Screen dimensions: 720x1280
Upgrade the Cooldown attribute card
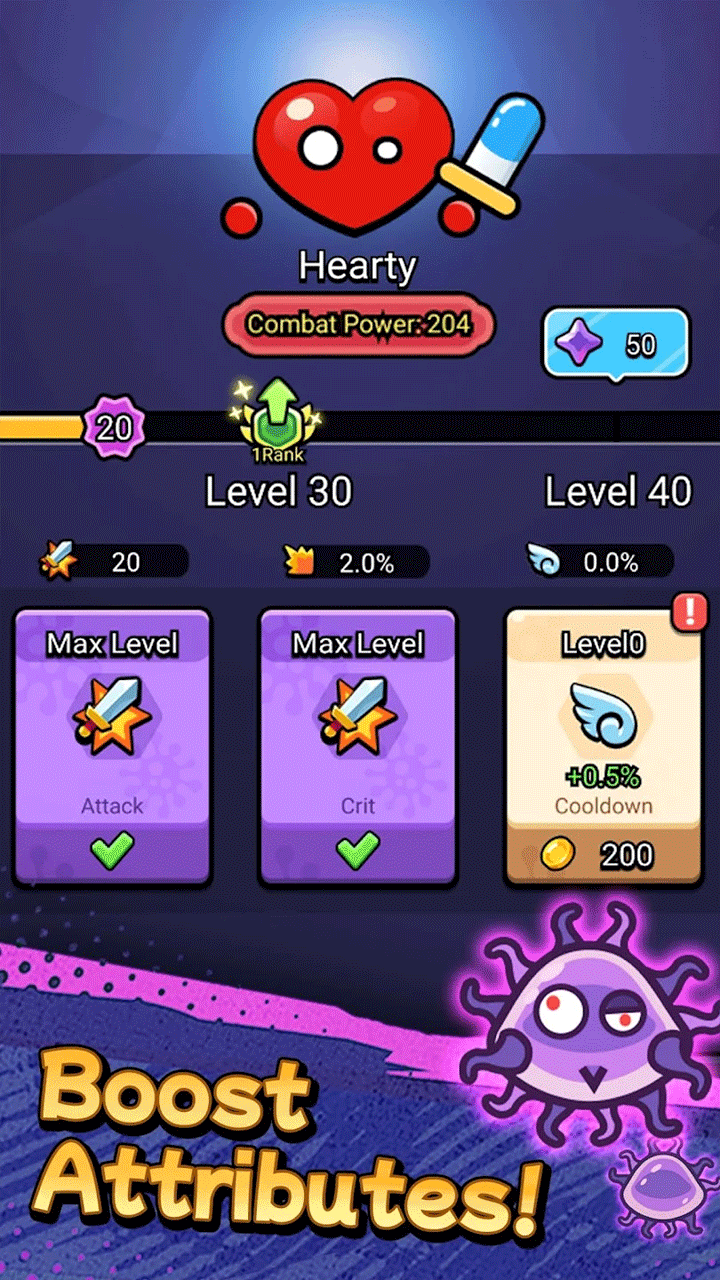point(603,747)
